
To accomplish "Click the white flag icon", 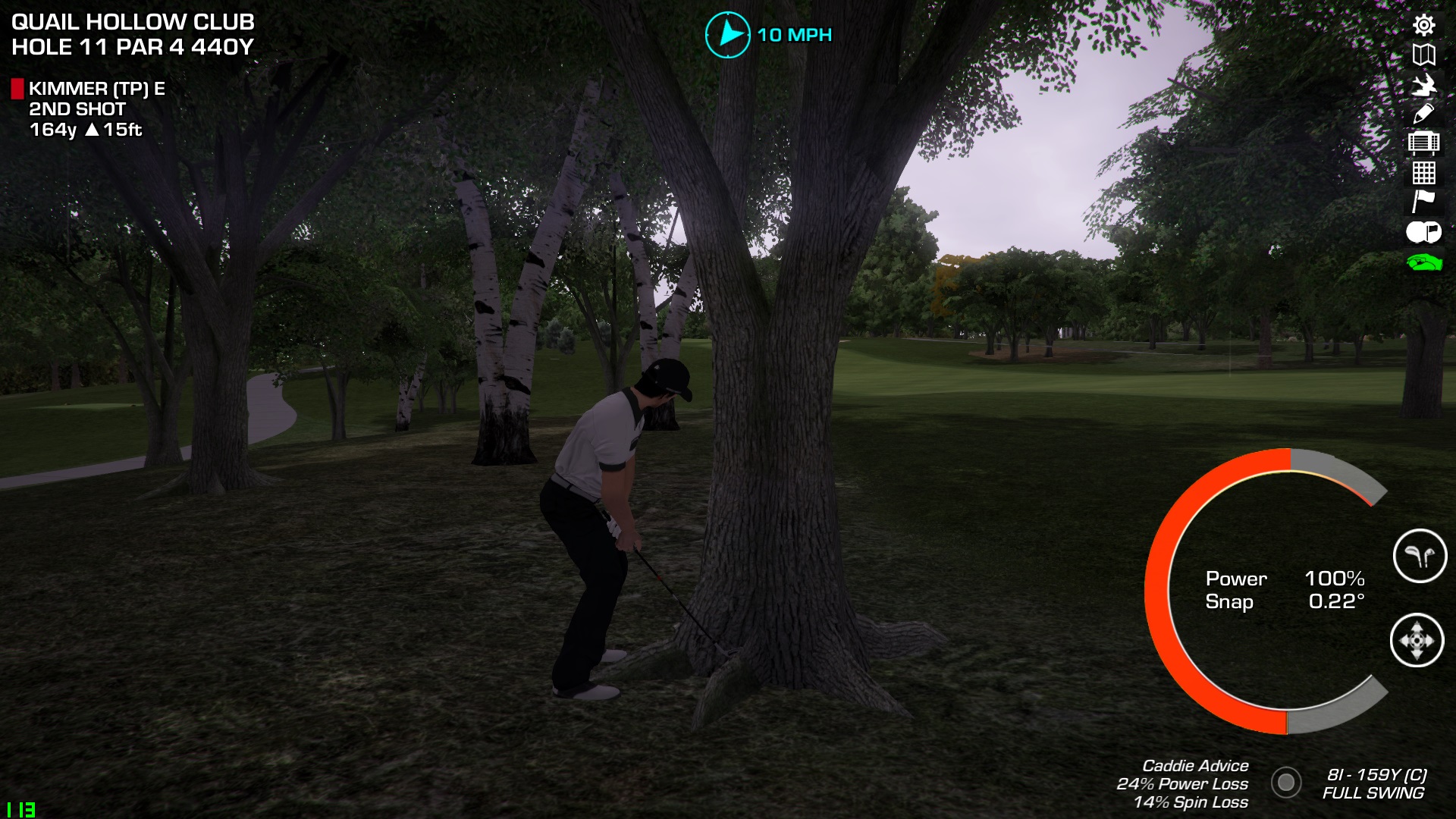I will [x=1423, y=202].
